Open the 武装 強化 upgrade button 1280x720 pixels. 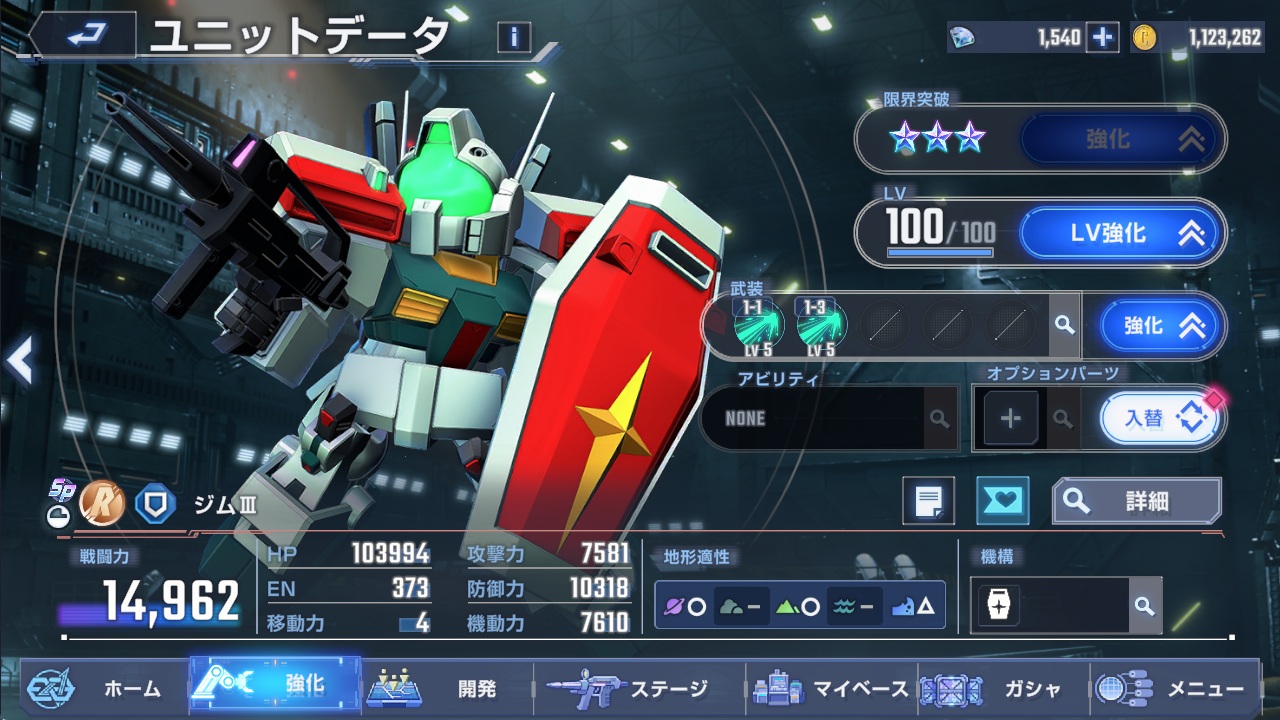1161,325
